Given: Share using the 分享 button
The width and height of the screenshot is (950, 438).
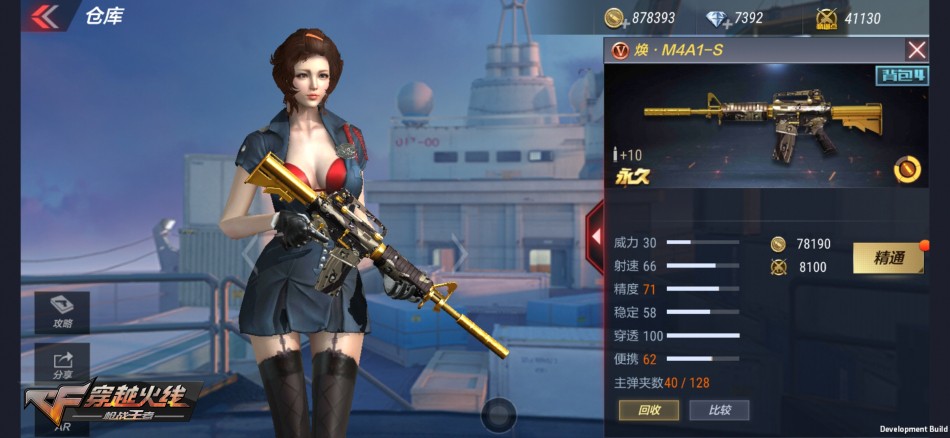Looking at the screenshot, I should click(62, 363).
